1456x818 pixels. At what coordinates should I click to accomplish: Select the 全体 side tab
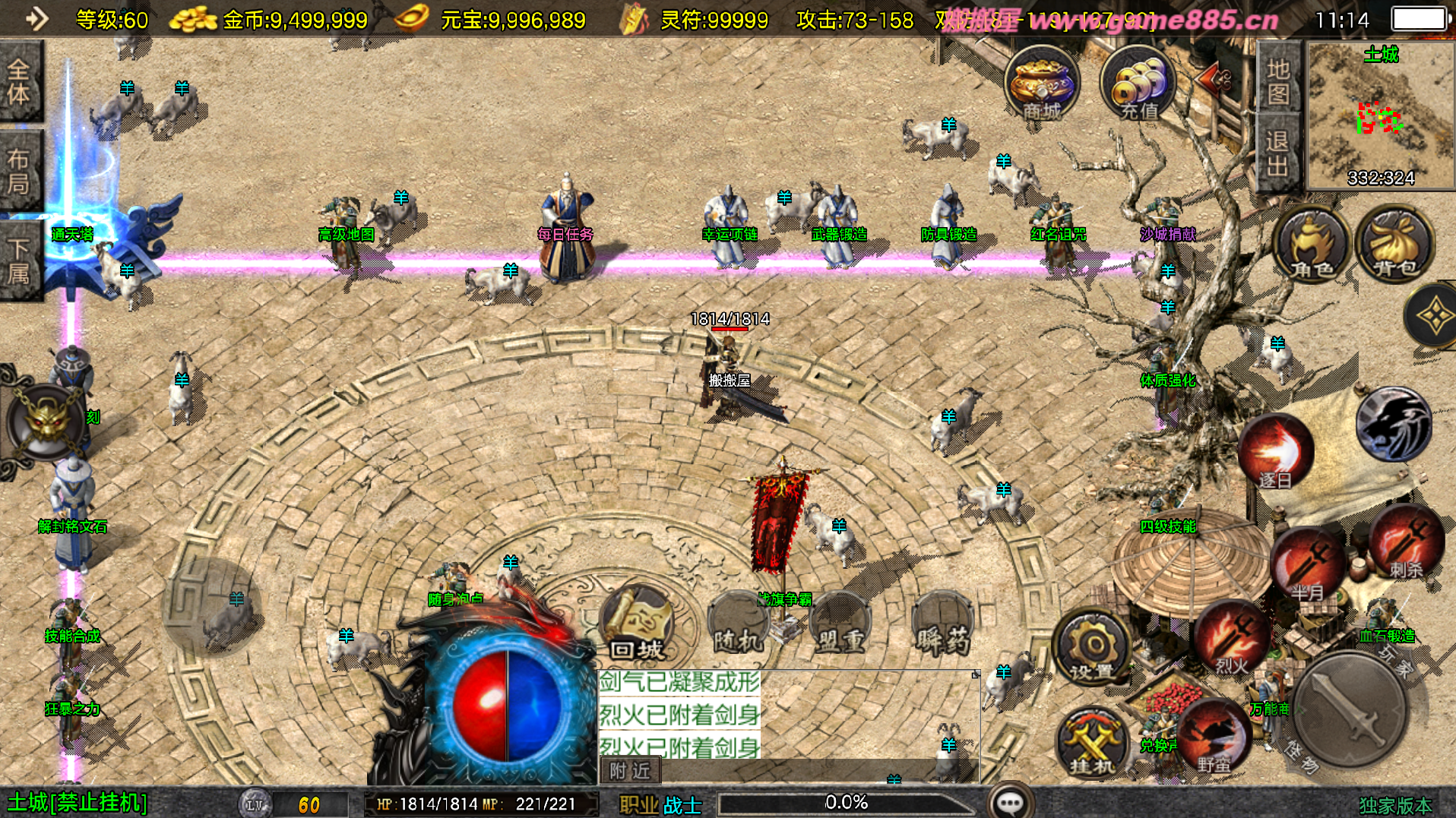point(19,81)
